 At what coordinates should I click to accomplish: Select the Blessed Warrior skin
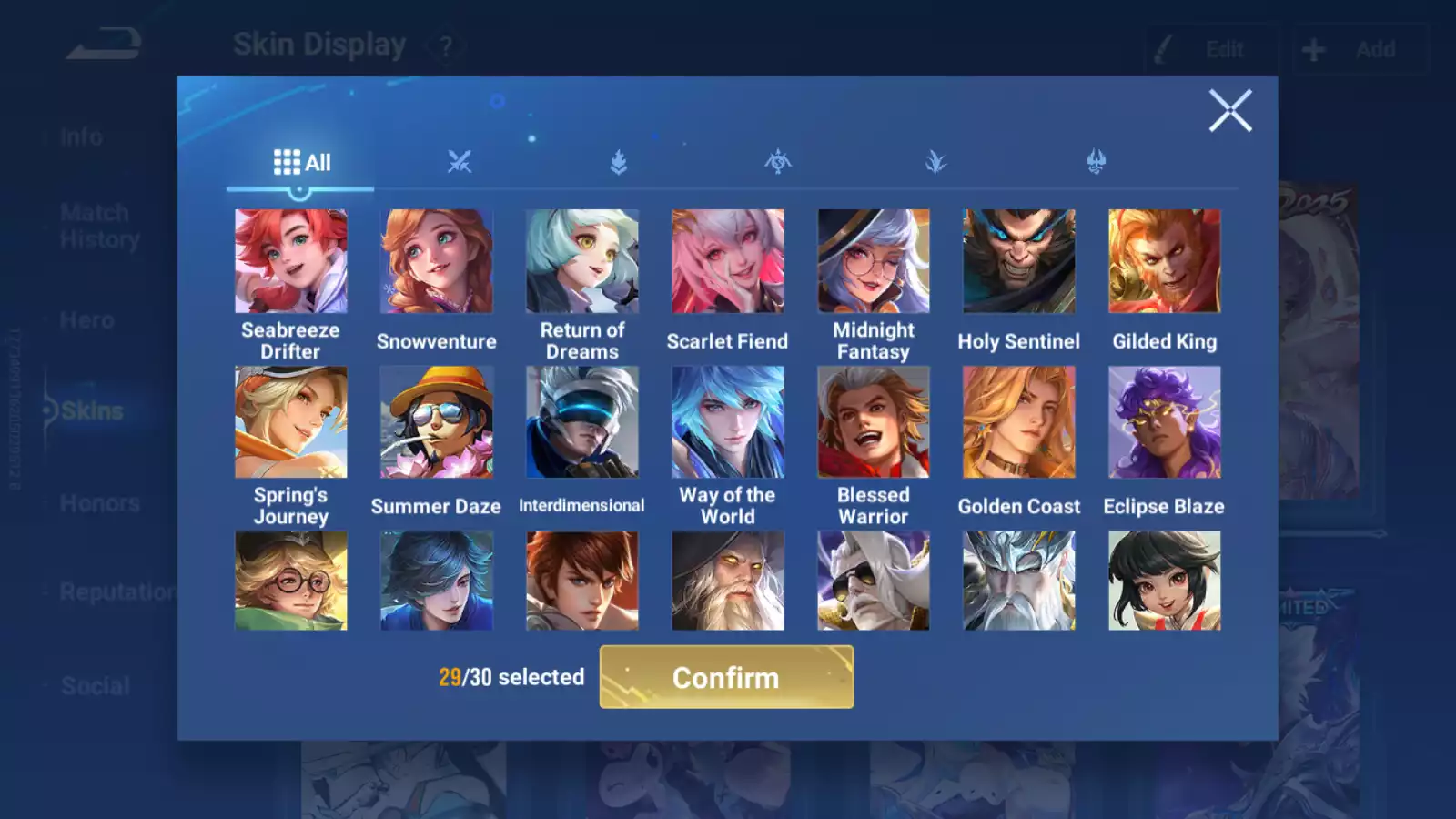tap(873, 422)
